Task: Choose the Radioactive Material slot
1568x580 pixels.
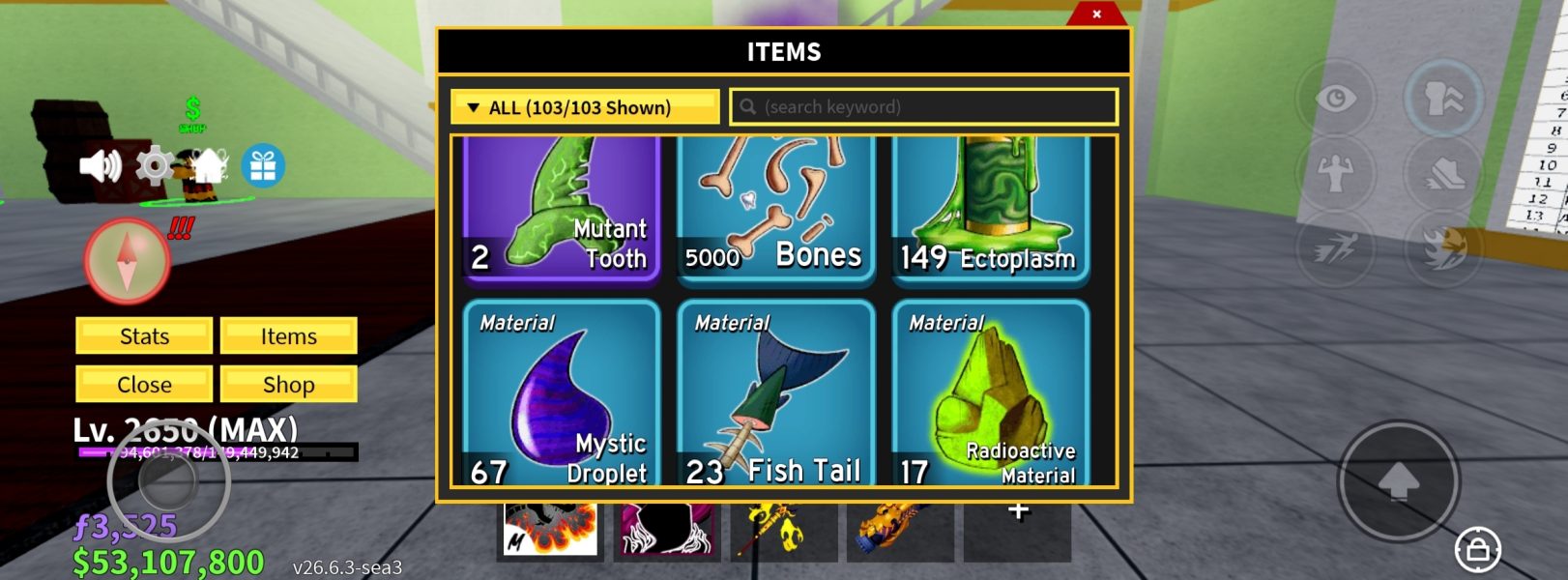Action: pos(991,393)
